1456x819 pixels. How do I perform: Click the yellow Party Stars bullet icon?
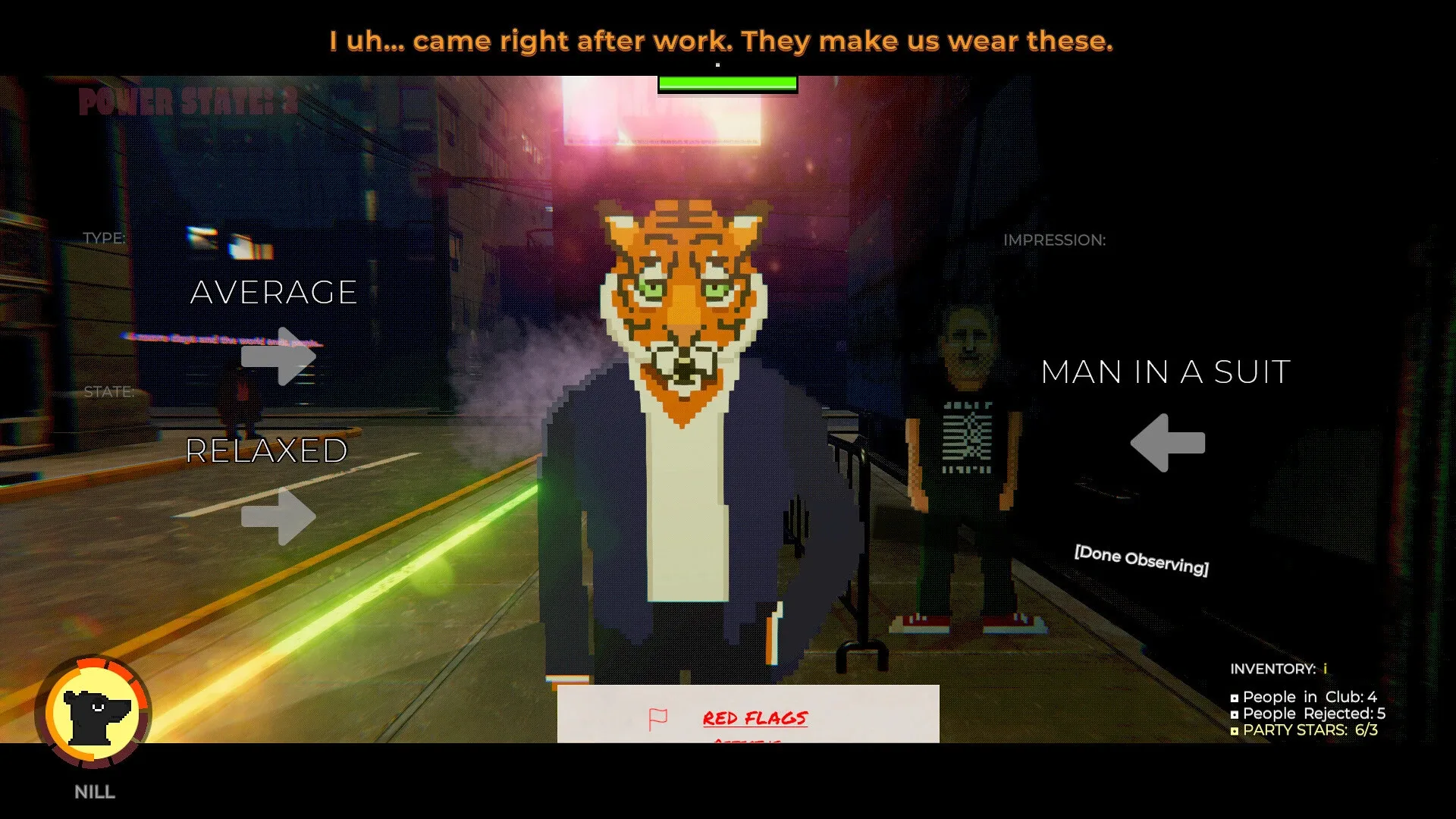pyautogui.click(x=1234, y=730)
